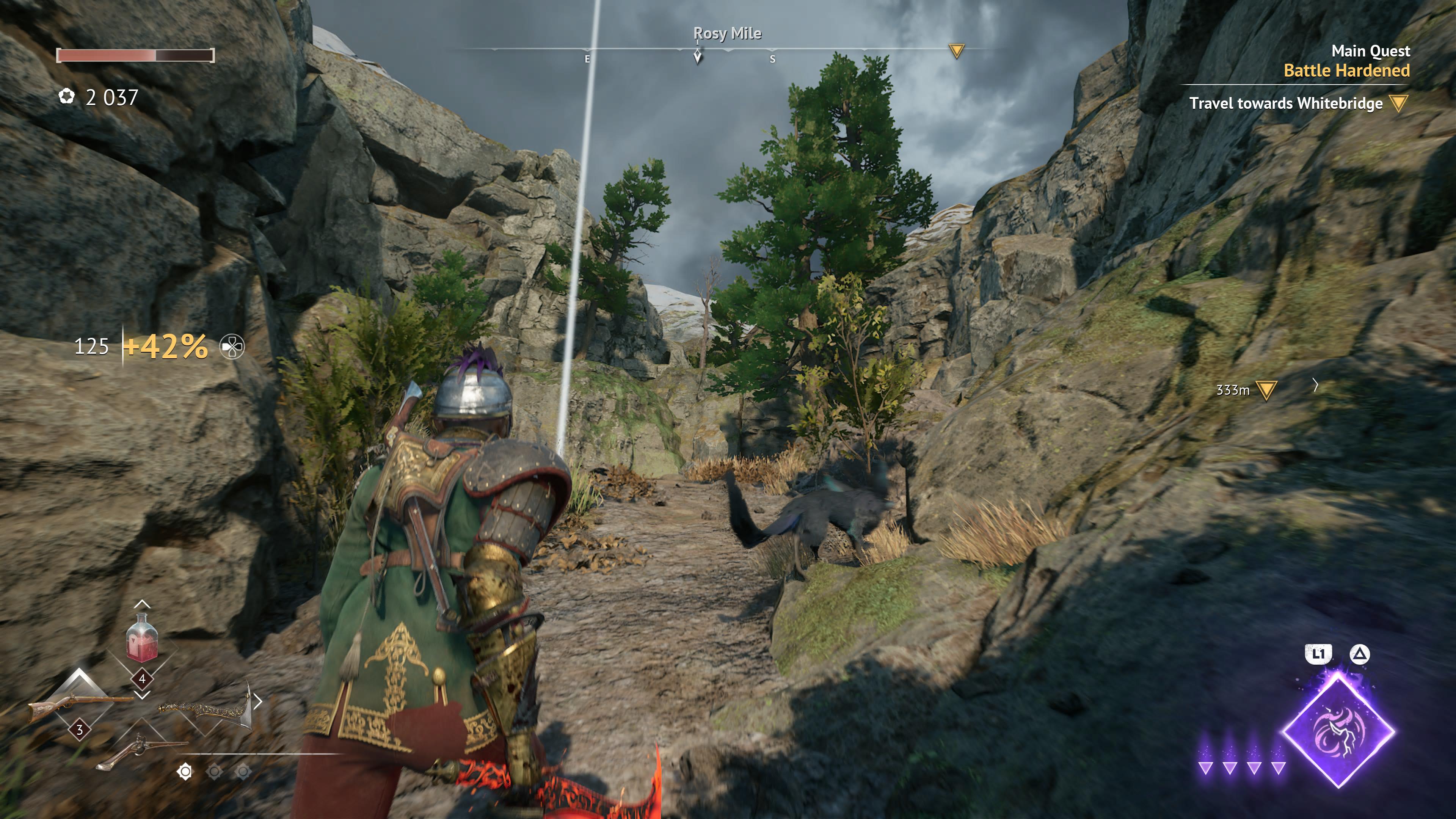1456x819 pixels.
Task: Click the yellow quest marker on the compass
Action: click(x=956, y=52)
